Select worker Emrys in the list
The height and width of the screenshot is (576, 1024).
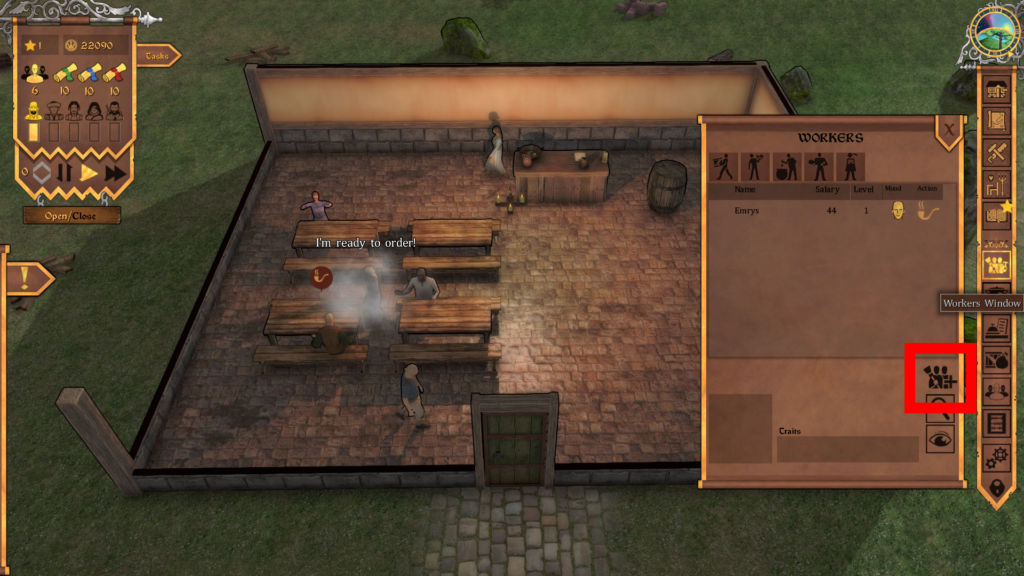coord(745,211)
